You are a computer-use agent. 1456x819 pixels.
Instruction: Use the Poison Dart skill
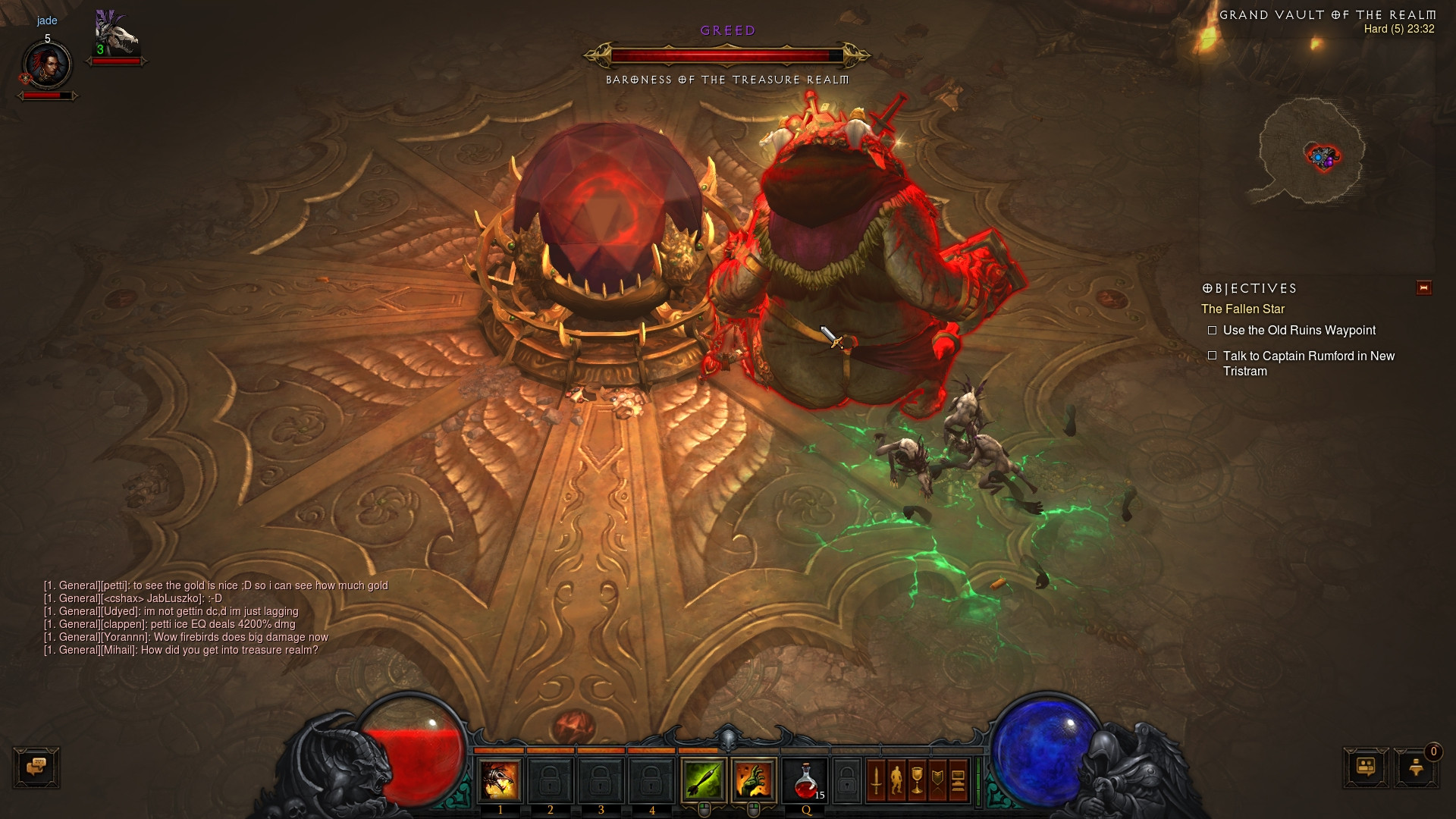pyautogui.click(x=703, y=780)
